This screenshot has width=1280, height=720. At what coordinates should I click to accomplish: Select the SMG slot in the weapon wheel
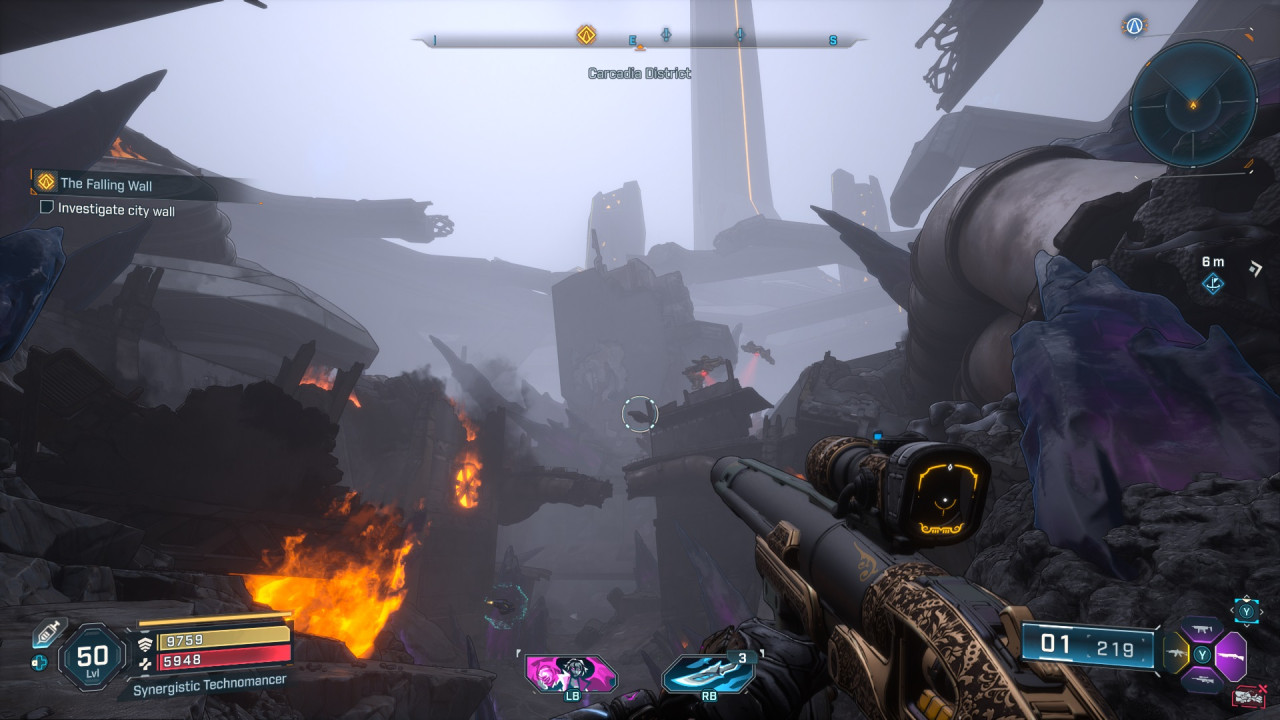(x=1202, y=628)
